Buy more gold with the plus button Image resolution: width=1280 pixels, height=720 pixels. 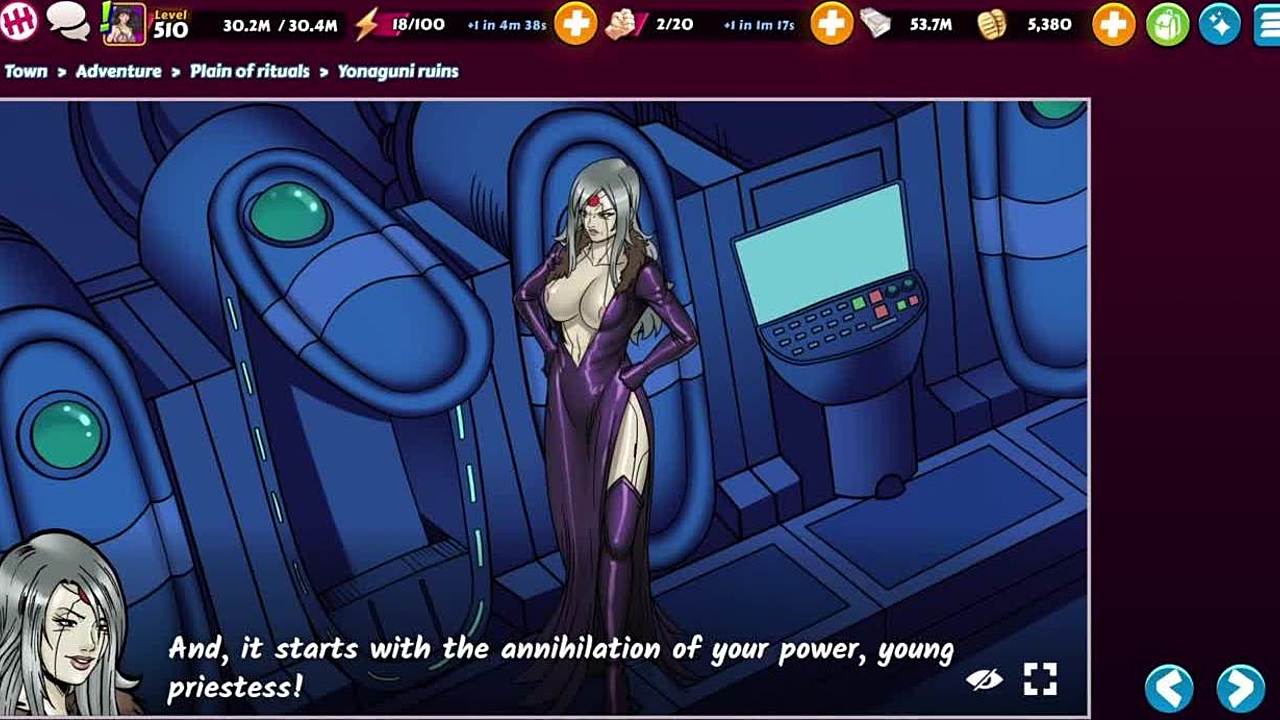click(1113, 23)
